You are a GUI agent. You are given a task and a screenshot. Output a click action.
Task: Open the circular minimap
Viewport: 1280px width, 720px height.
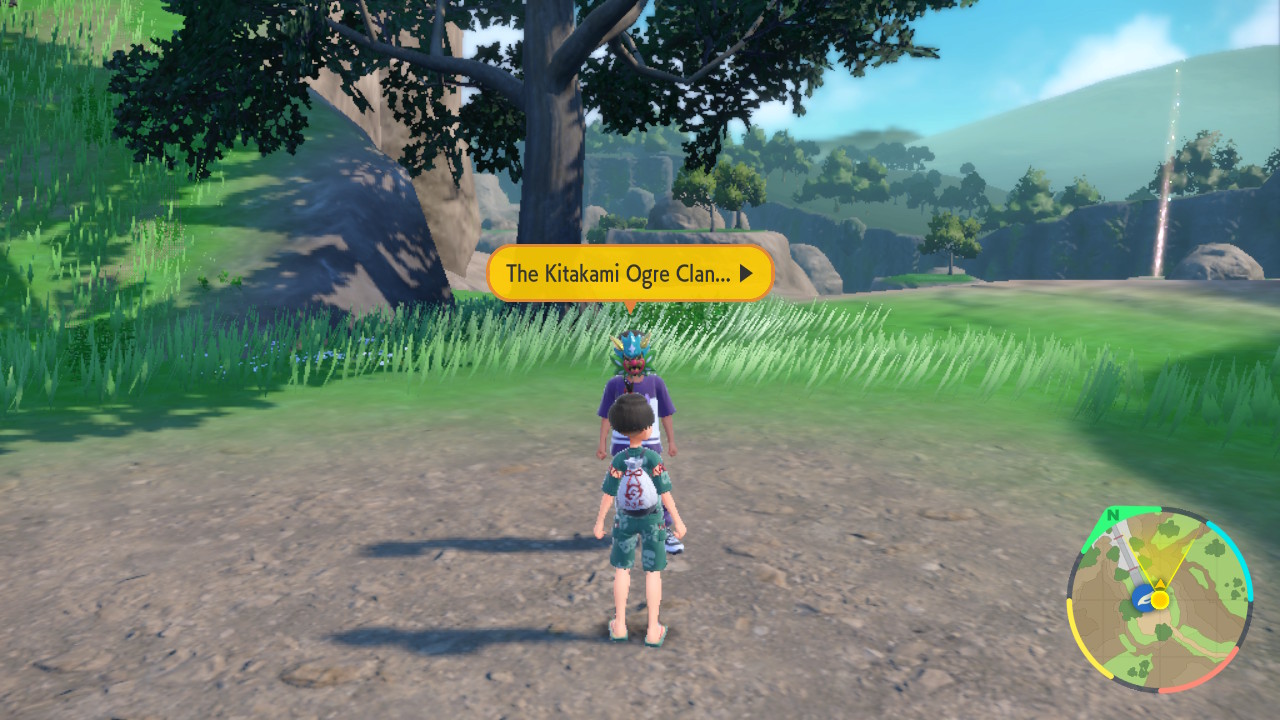click(x=1159, y=599)
